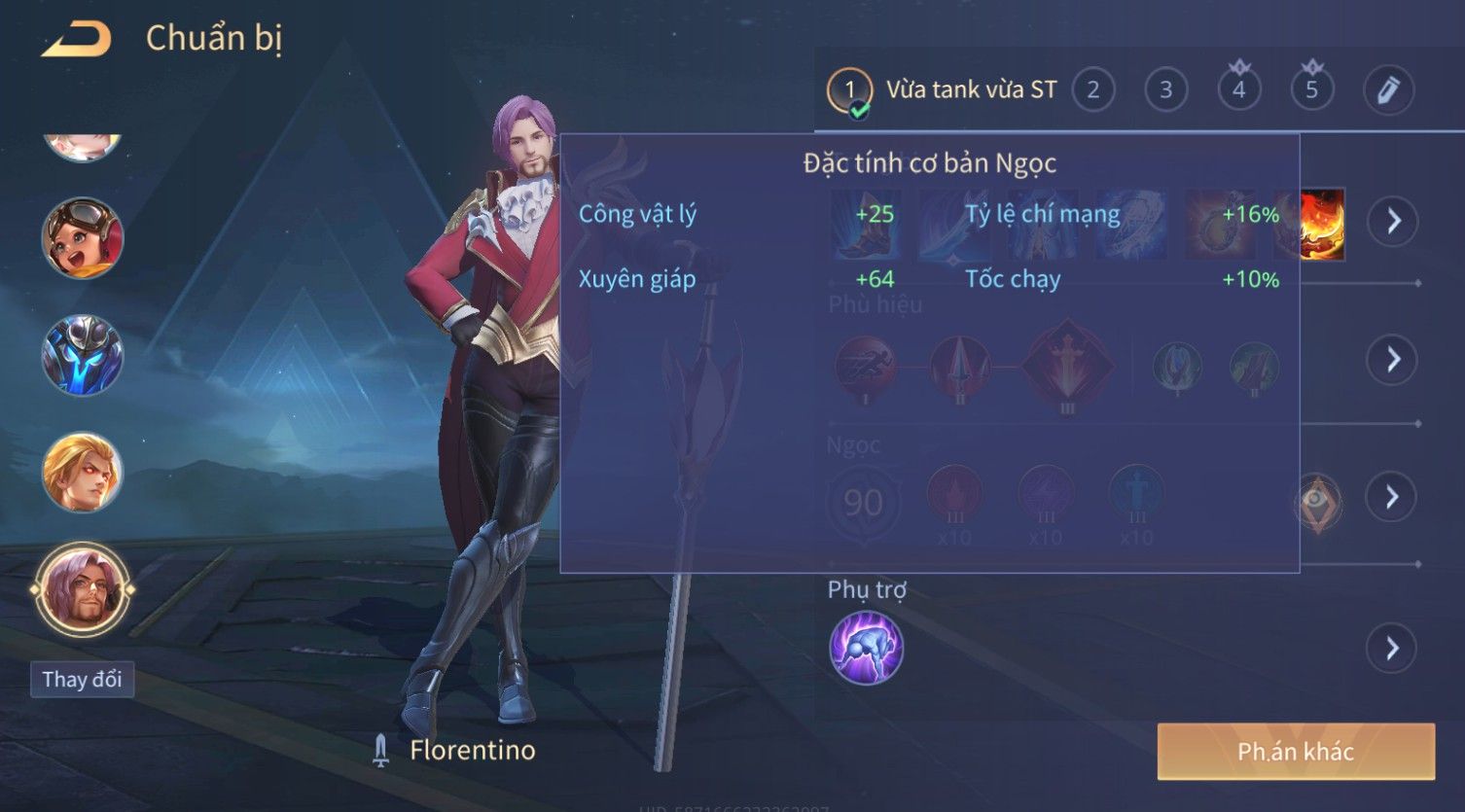Choose locked preset slot 4
Image resolution: width=1465 pixels, height=812 pixels.
point(1238,90)
